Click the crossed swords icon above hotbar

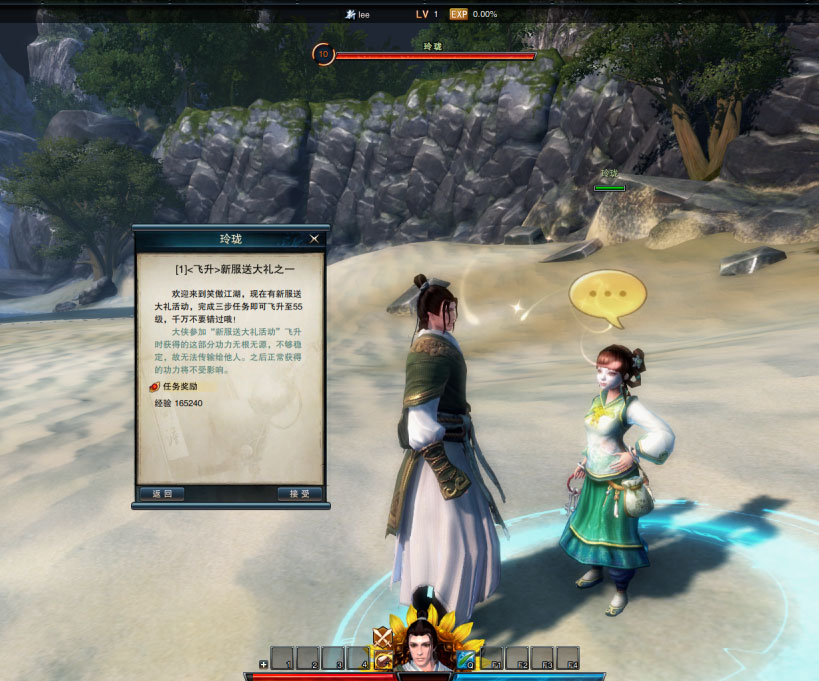[382, 637]
